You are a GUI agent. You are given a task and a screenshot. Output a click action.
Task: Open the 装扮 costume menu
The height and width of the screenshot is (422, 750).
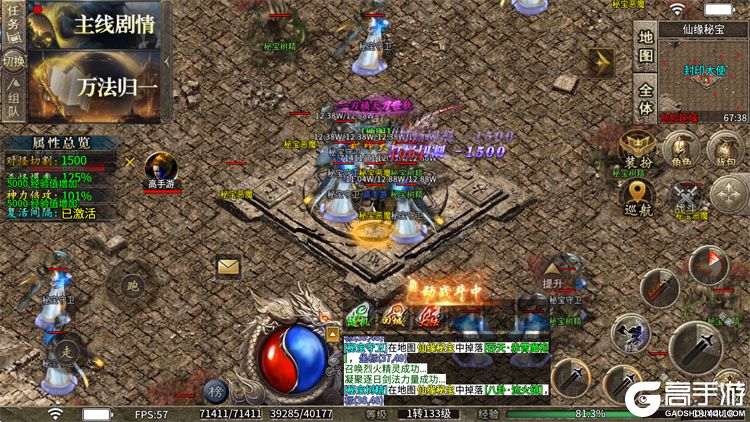point(637,150)
